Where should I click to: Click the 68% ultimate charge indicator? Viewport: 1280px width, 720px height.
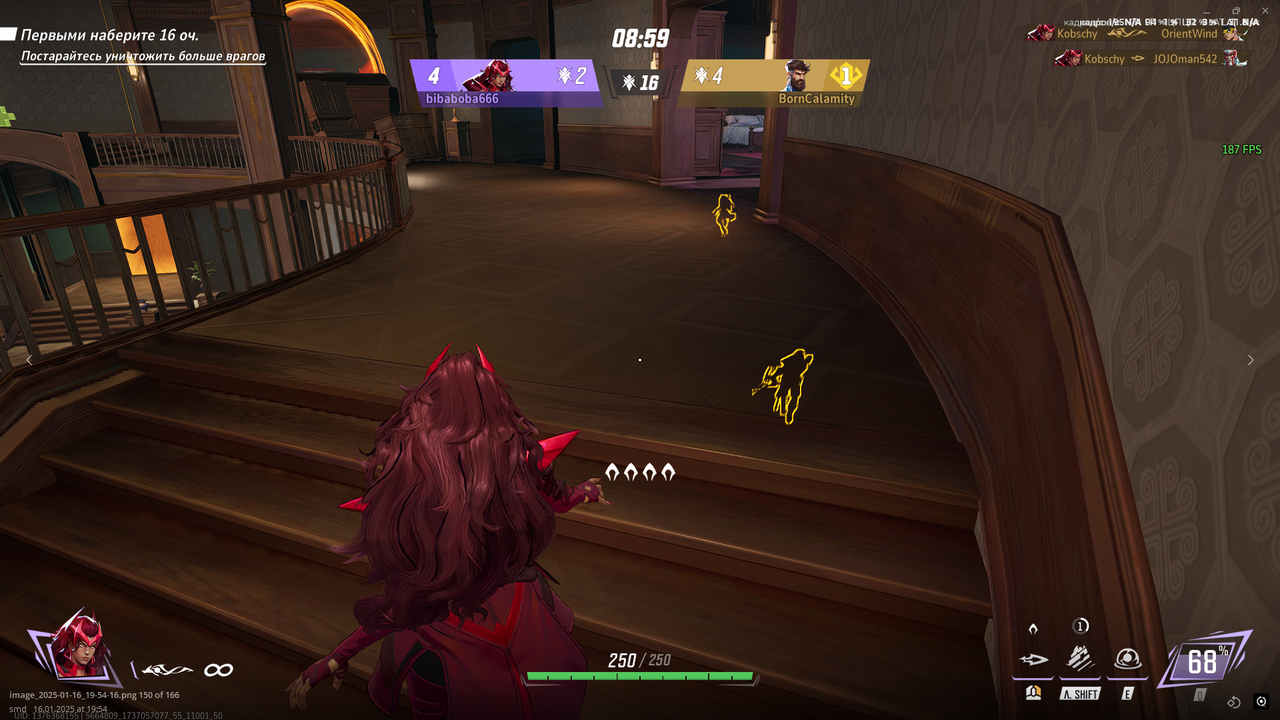click(x=1201, y=659)
